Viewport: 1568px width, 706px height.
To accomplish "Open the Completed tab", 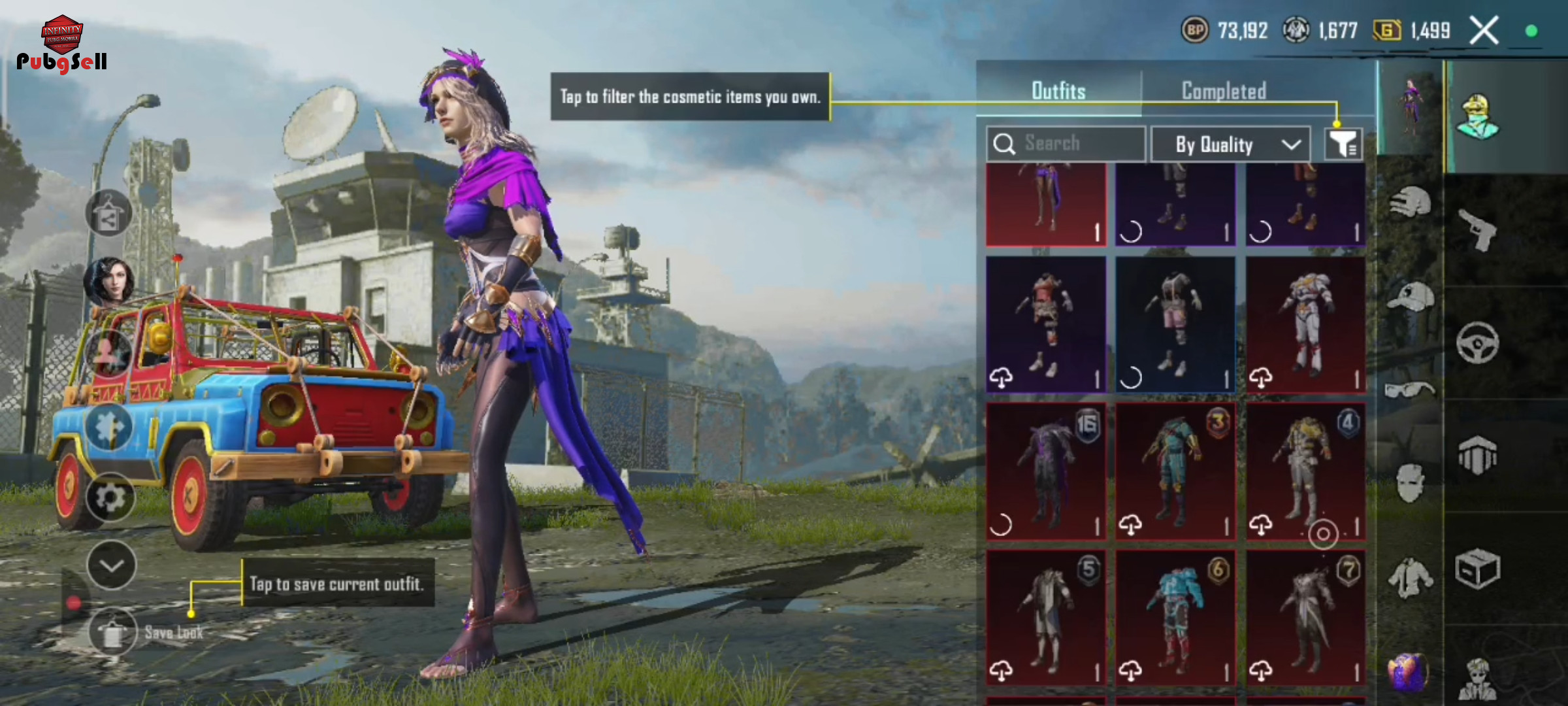I will point(1224,91).
